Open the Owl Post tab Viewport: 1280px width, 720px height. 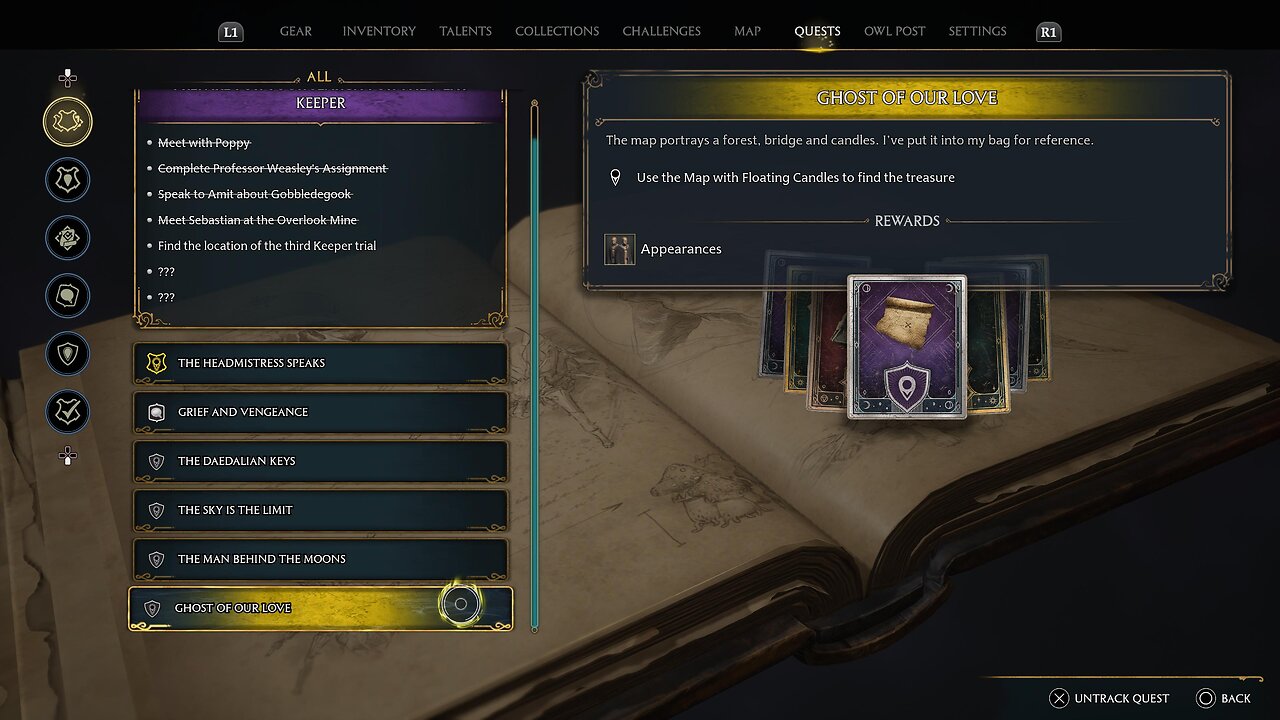[894, 31]
